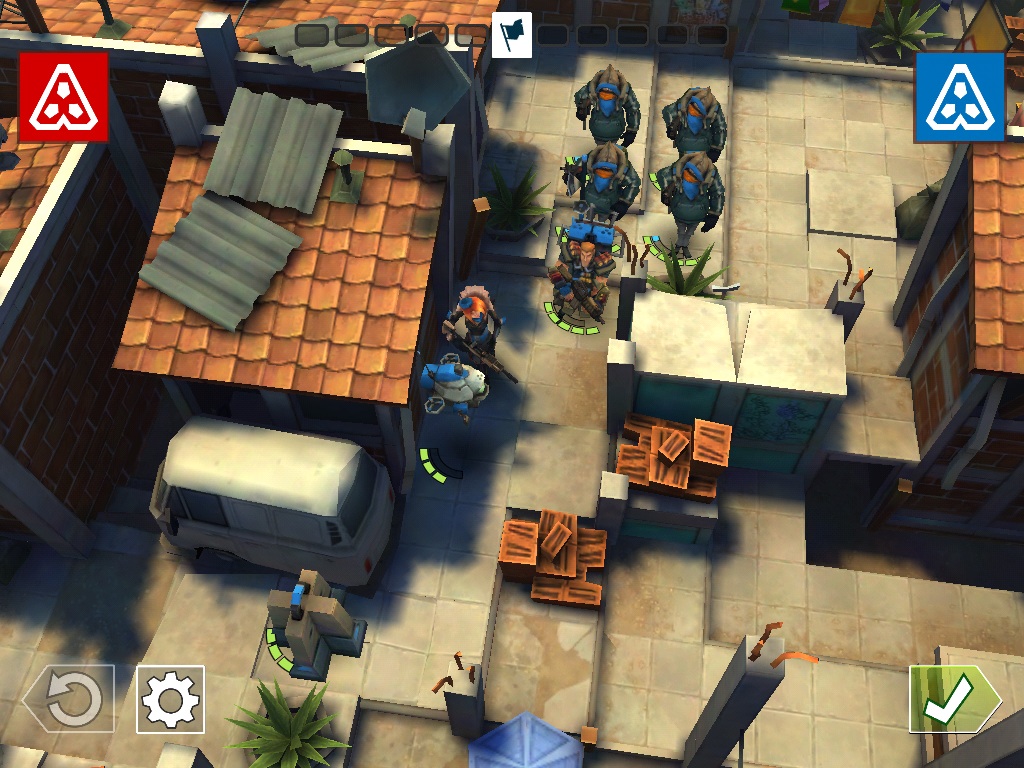Tap the undo arrow button
Screen dimensions: 1024x768
click(x=70, y=698)
